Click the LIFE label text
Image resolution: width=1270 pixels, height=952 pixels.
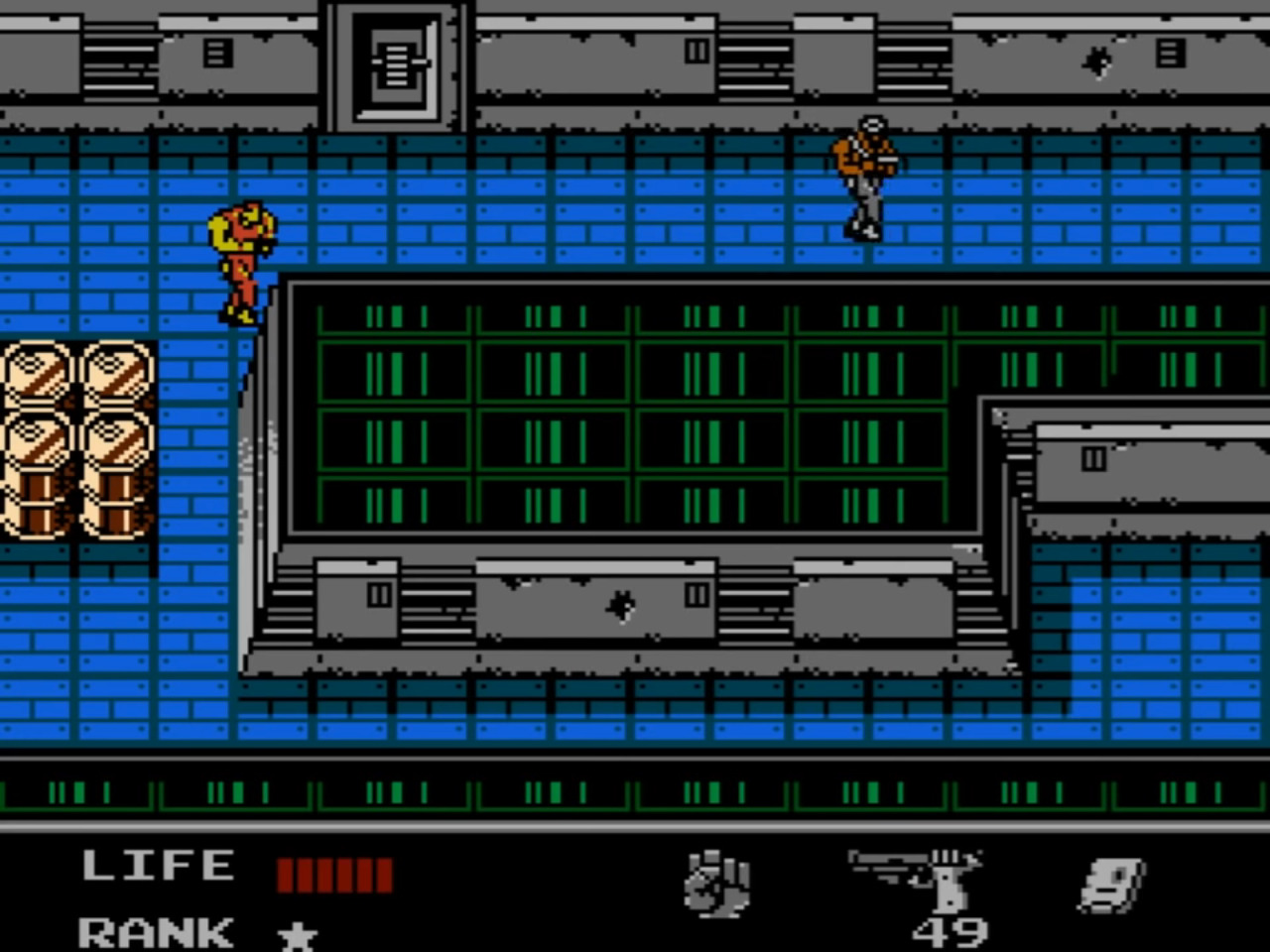157,865
